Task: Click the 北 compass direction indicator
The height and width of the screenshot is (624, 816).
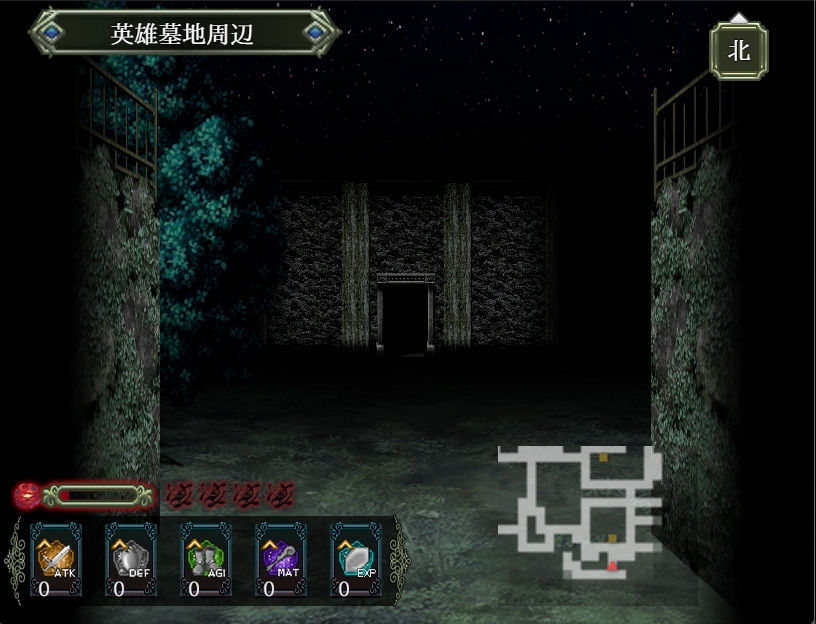Action: (738, 50)
